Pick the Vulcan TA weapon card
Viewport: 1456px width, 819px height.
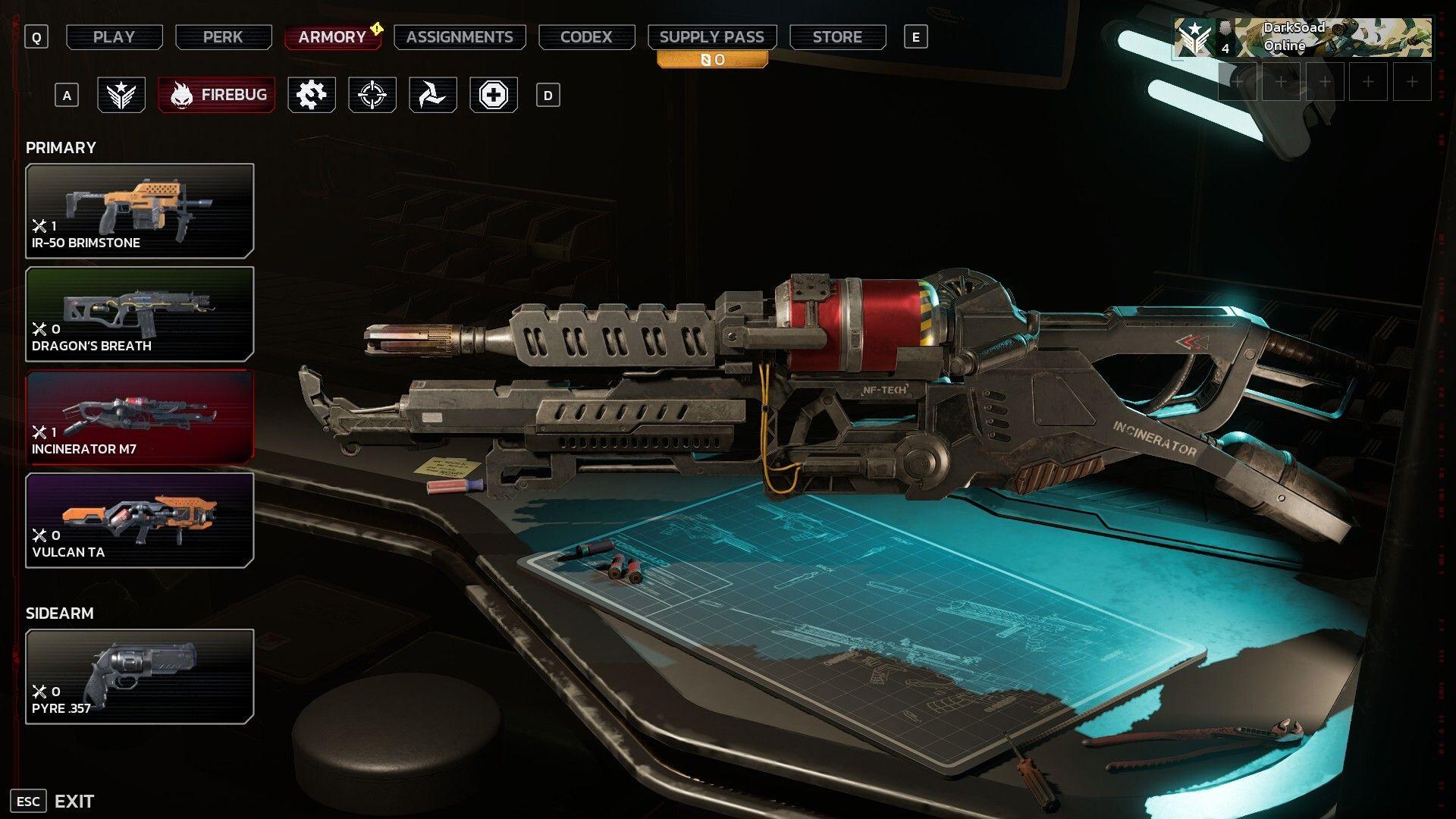point(140,520)
